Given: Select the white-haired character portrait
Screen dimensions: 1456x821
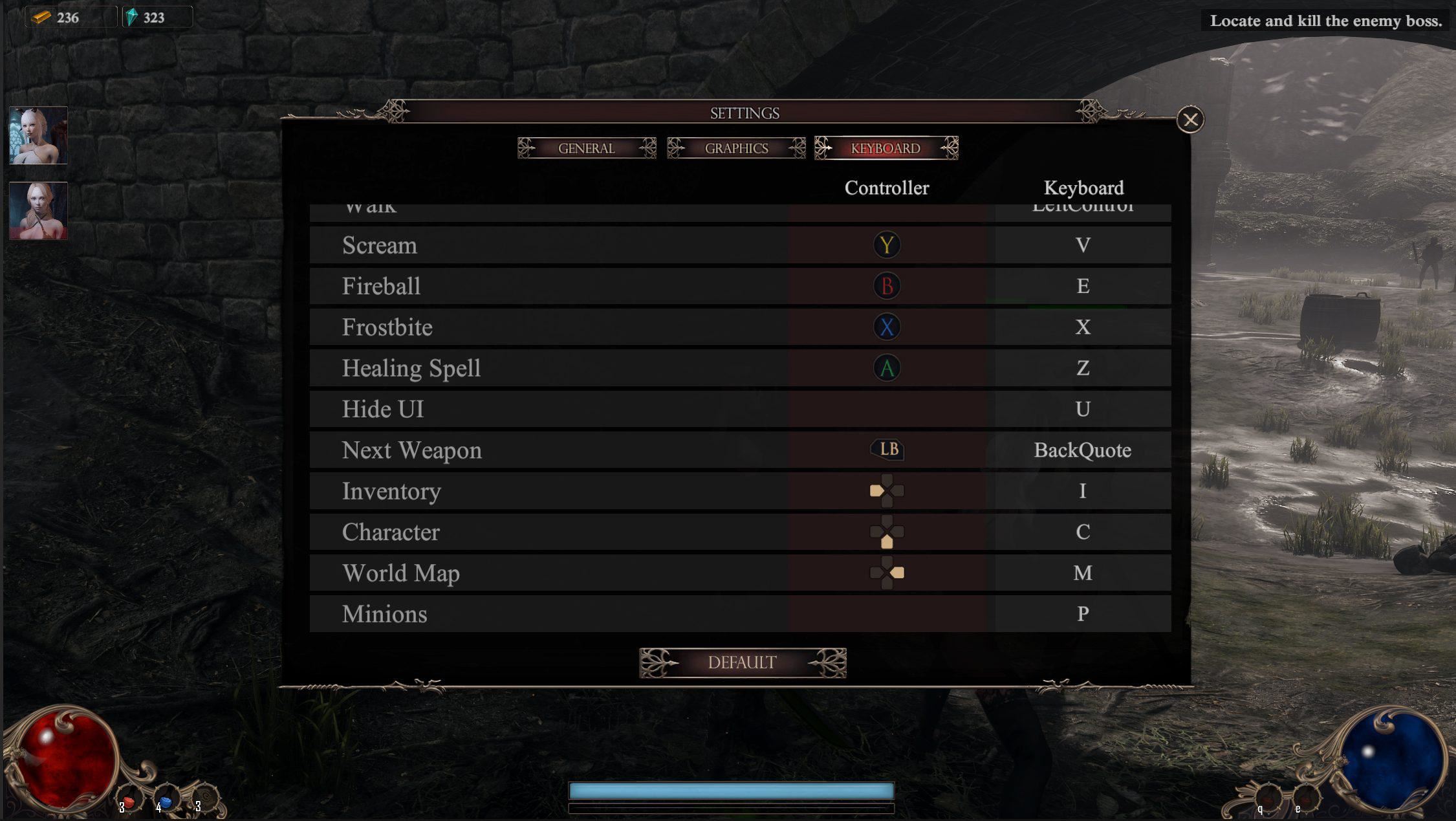Looking at the screenshot, I should point(38,135).
